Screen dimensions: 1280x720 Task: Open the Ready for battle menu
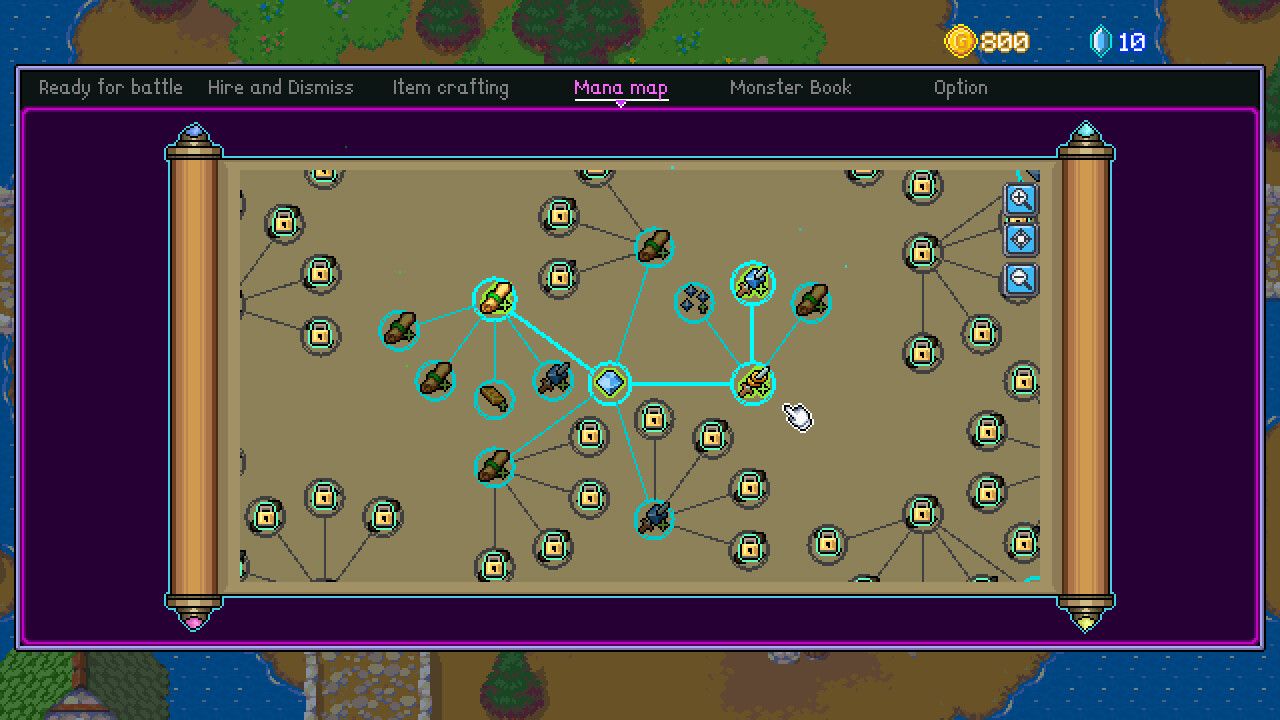tap(110, 87)
